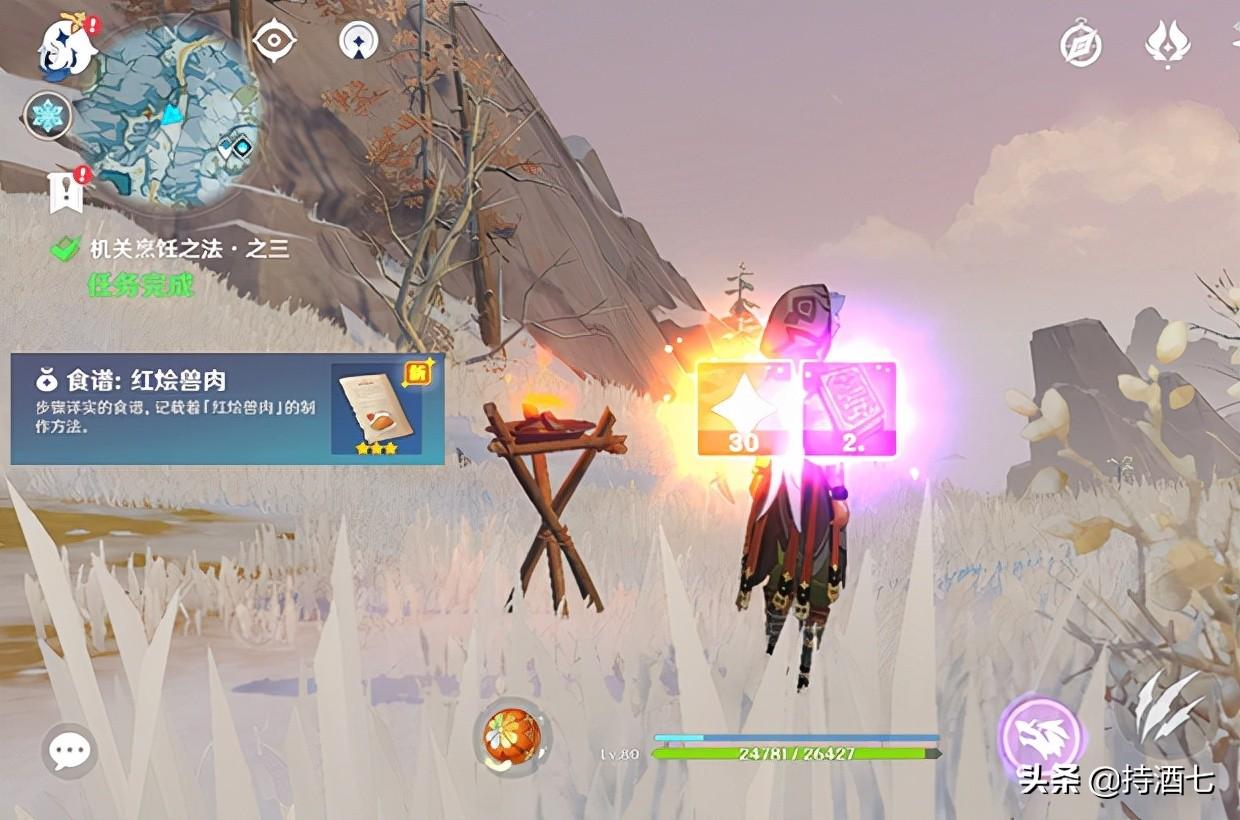Tap the snowflake sheer cold indicator
Image resolution: width=1240 pixels, height=820 pixels.
(47, 116)
